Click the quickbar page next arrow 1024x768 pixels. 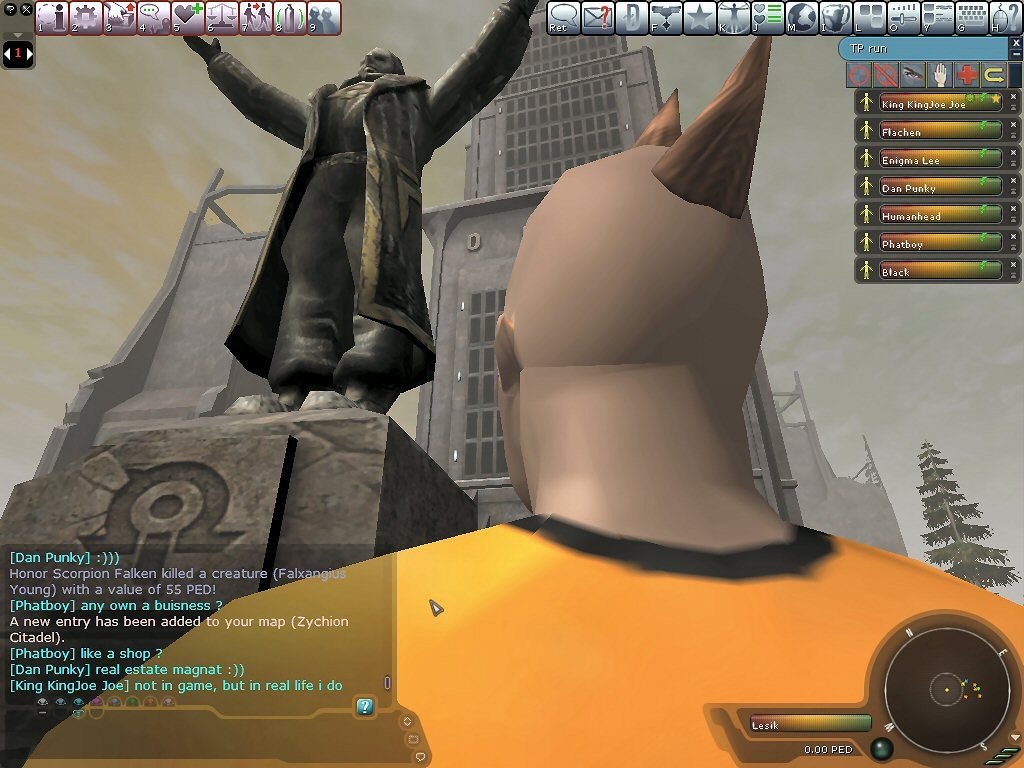(29, 52)
